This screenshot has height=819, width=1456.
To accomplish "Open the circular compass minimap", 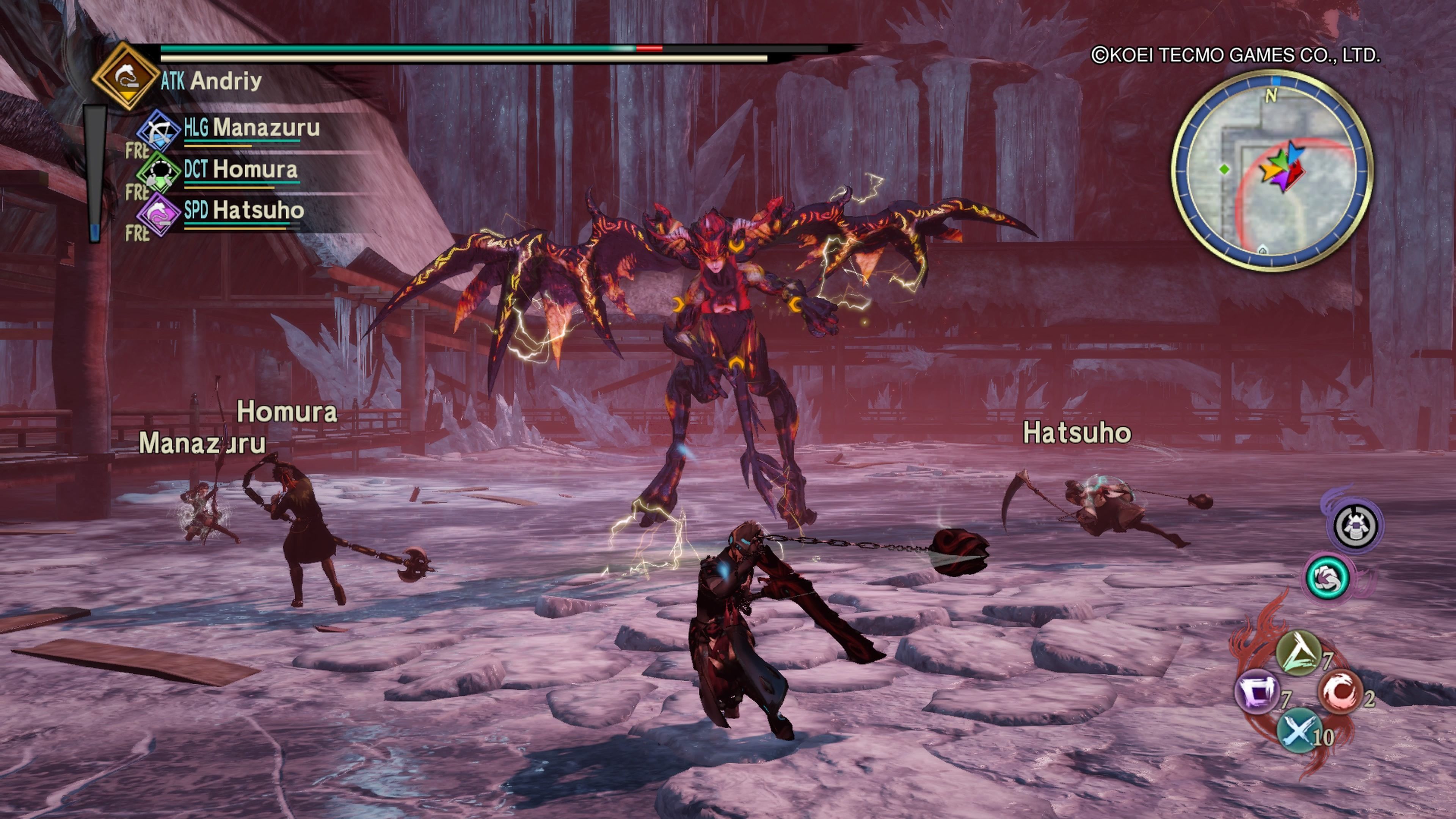I will [1271, 169].
